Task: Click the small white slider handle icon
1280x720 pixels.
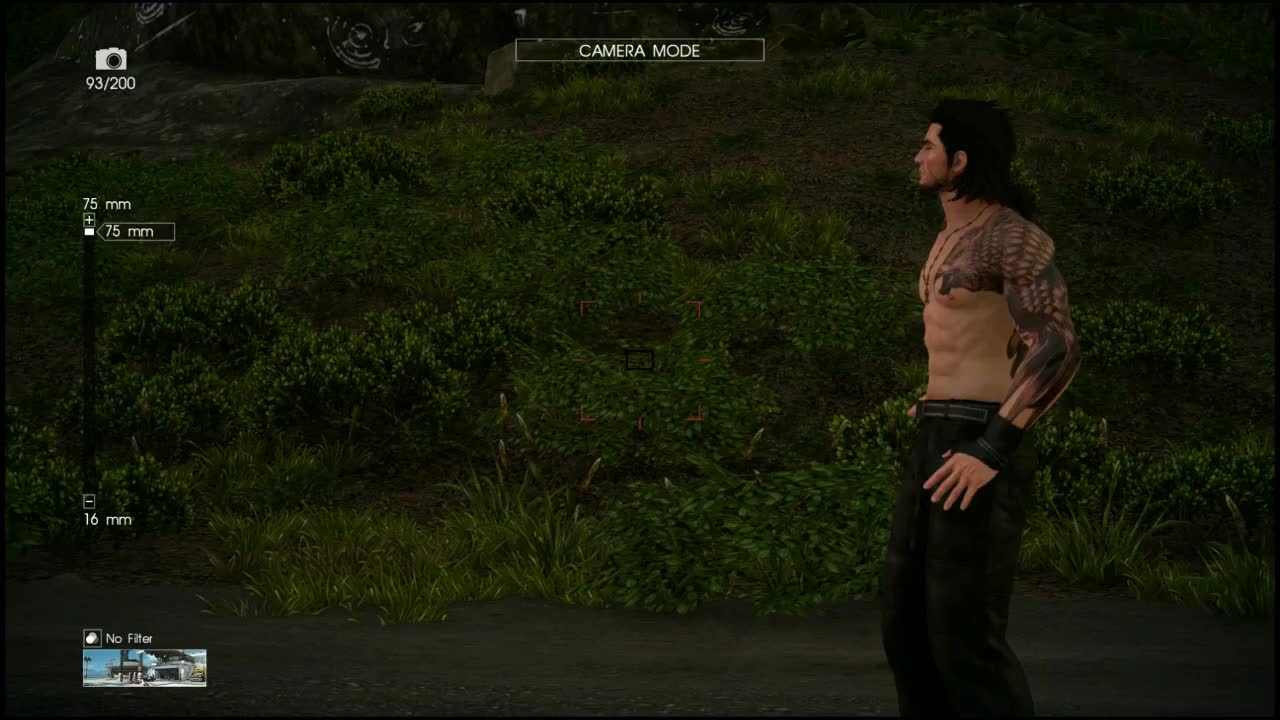Action: coord(90,232)
